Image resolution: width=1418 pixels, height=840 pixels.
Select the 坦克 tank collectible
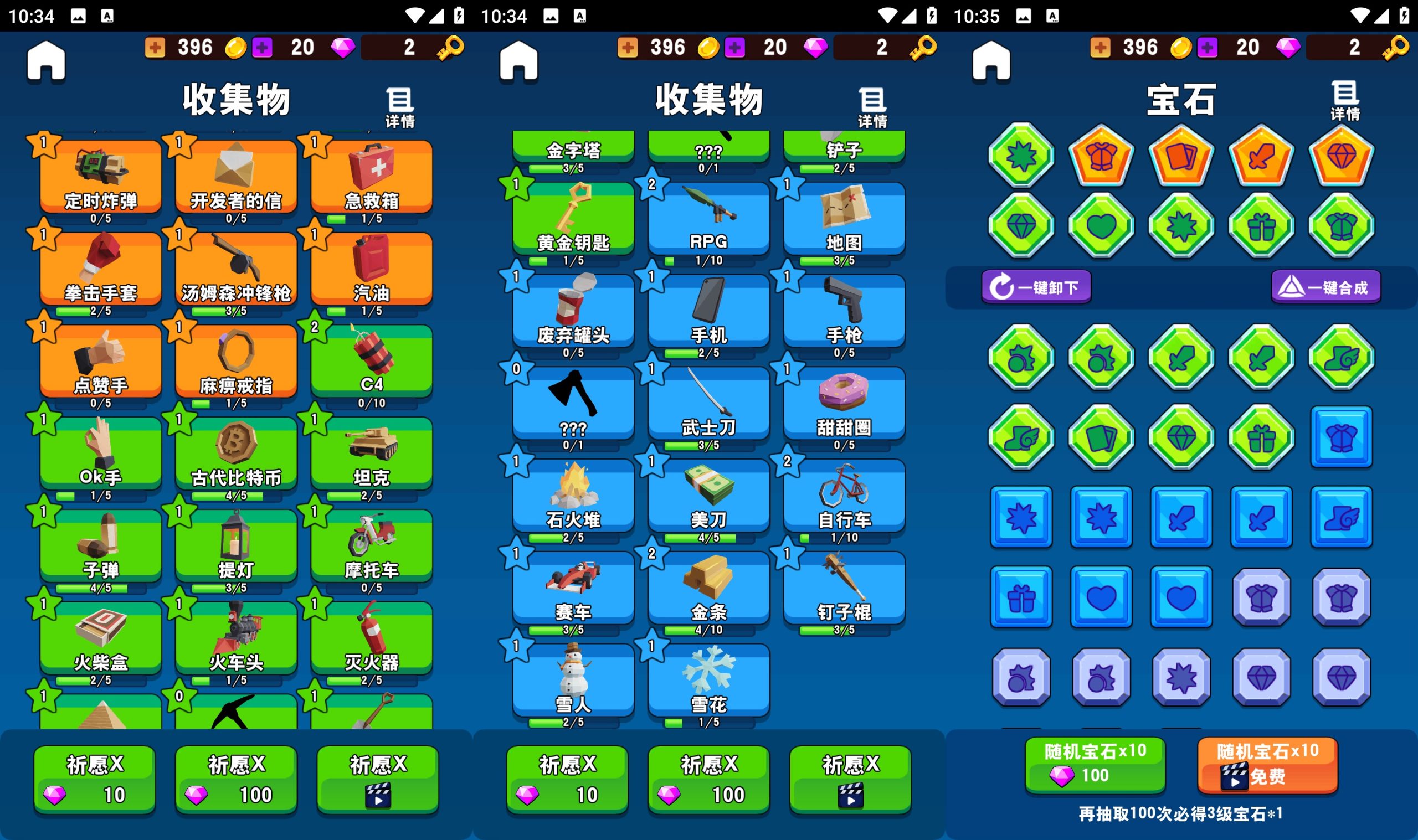(371, 454)
